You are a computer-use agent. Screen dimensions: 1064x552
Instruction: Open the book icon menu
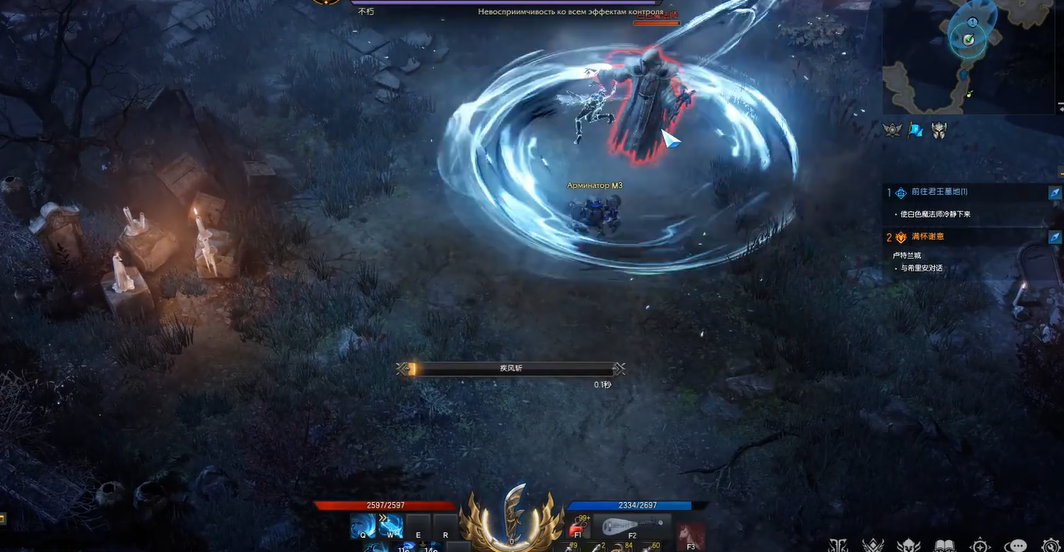tap(944, 546)
